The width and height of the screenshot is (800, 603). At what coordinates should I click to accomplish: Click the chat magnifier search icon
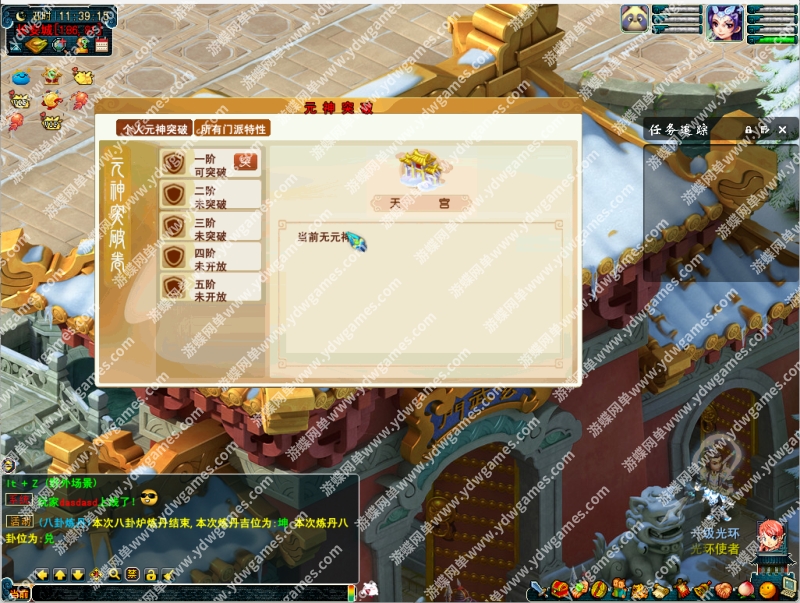pyautogui.click(x=114, y=574)
